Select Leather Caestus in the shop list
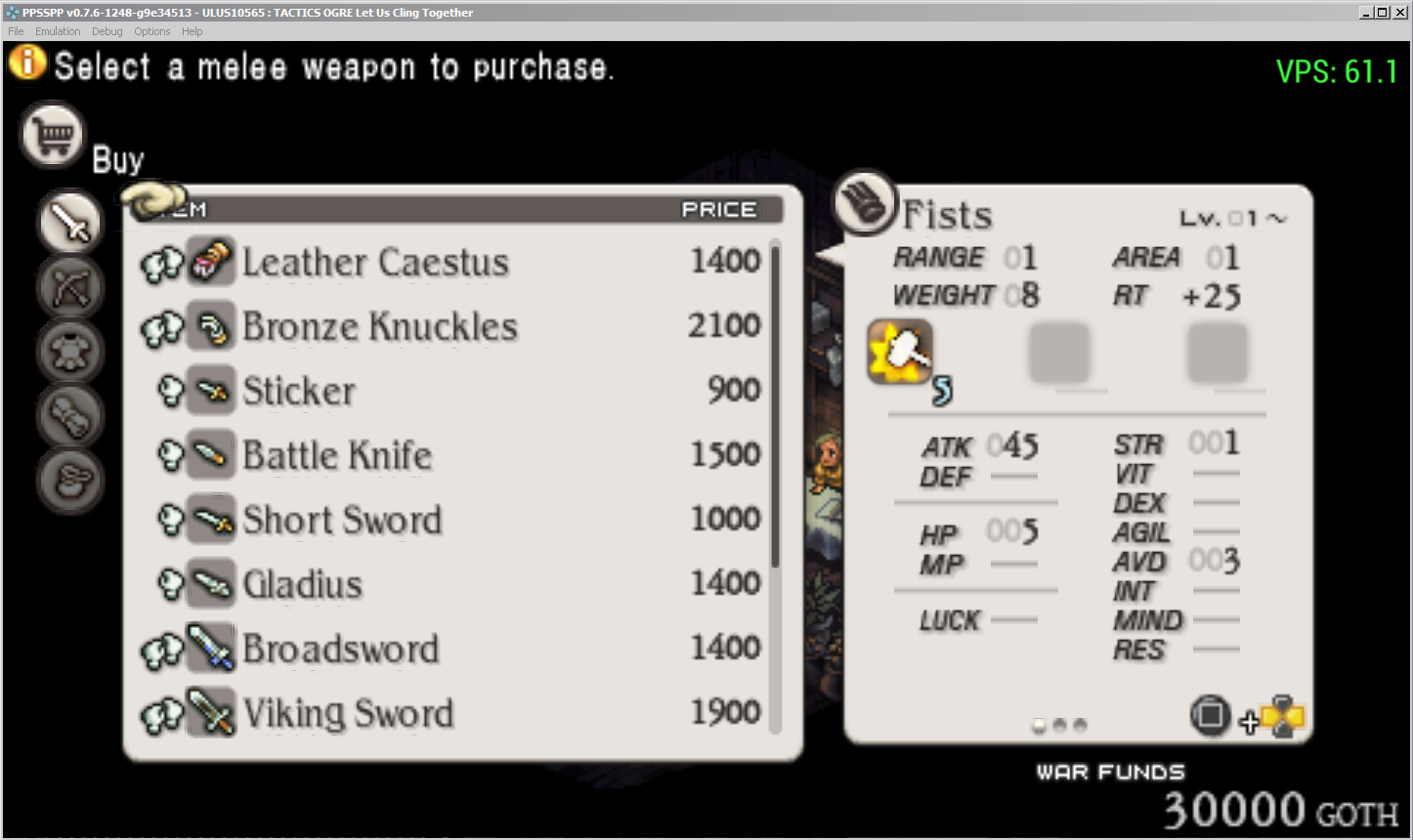Image resolution: width=1413 pixels, height=840 pixels. click(375, 262)
